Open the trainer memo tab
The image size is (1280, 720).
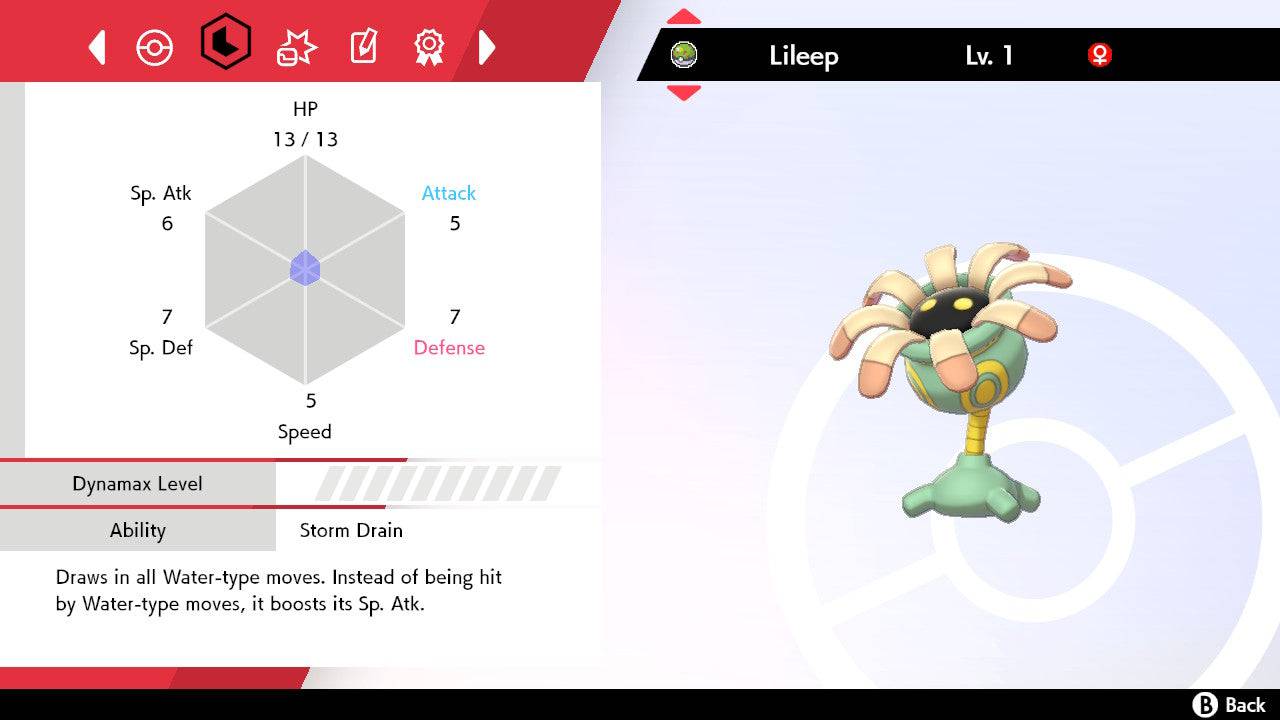click(362, 47)
